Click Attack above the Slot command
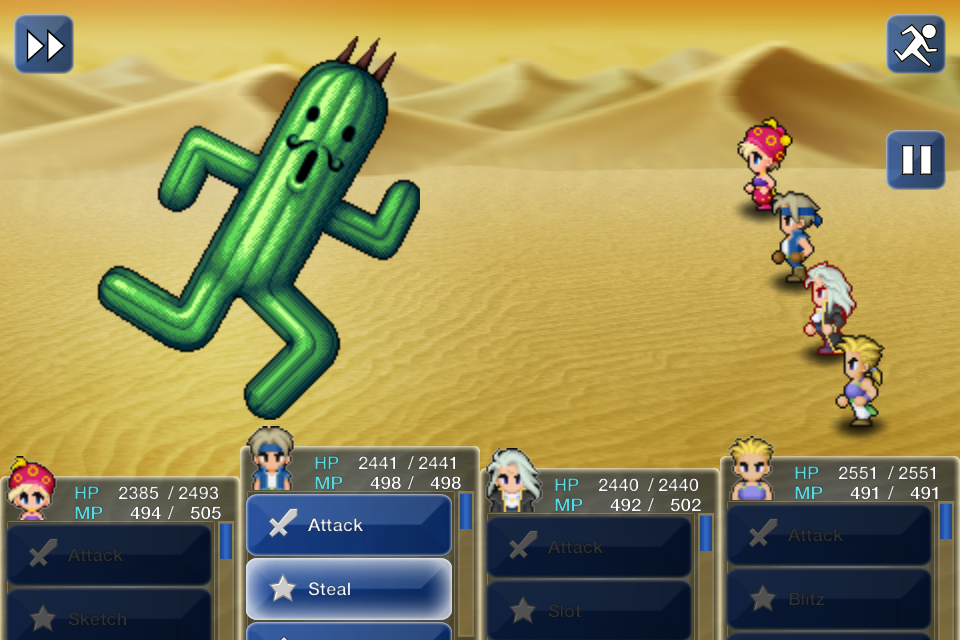Viewport: 960px width, 640px height. point(588,547)
